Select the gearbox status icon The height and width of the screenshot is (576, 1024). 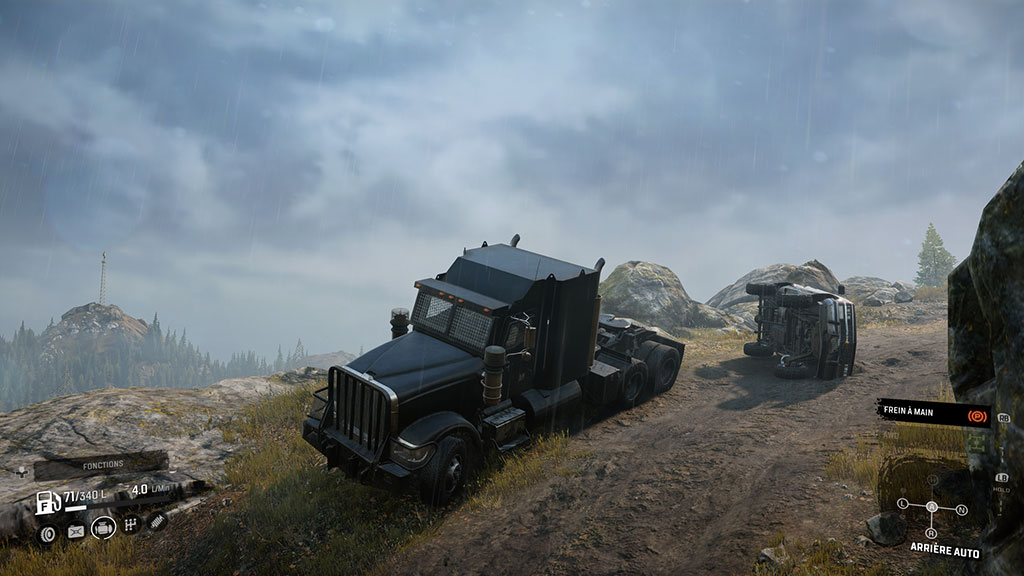tap(131, 525)
